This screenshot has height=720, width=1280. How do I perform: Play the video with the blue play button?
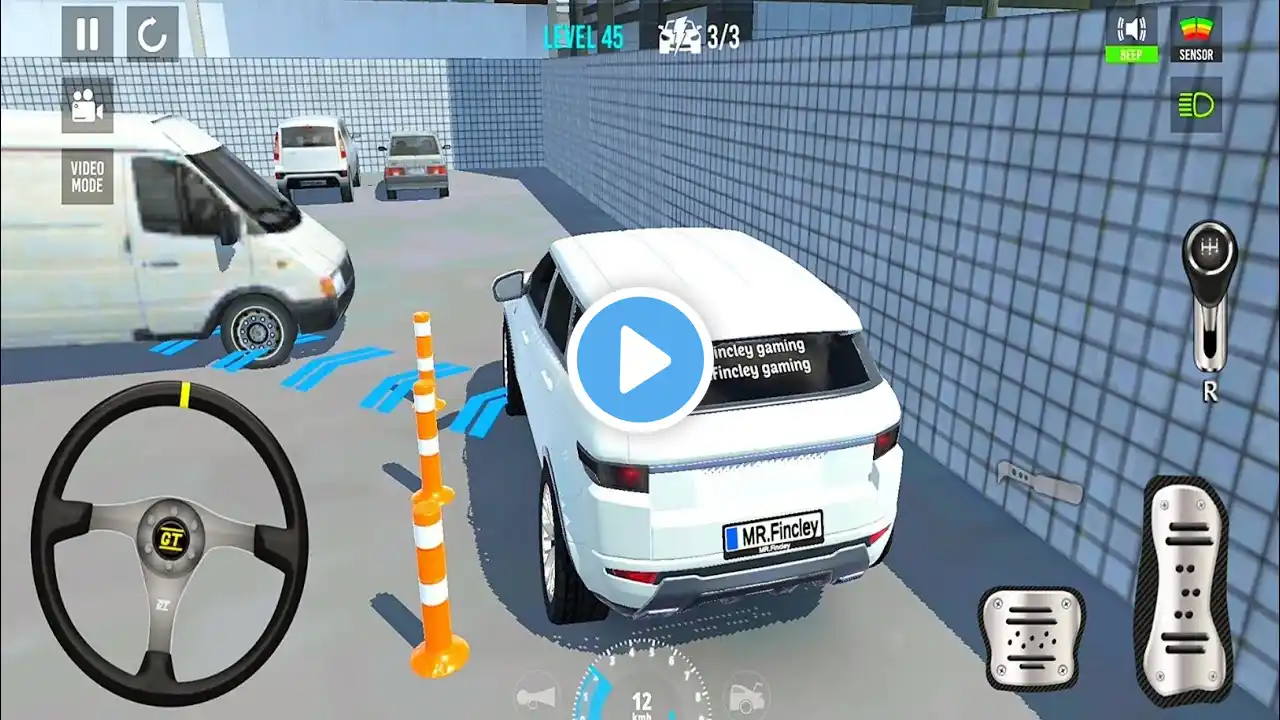coord(640,360)
